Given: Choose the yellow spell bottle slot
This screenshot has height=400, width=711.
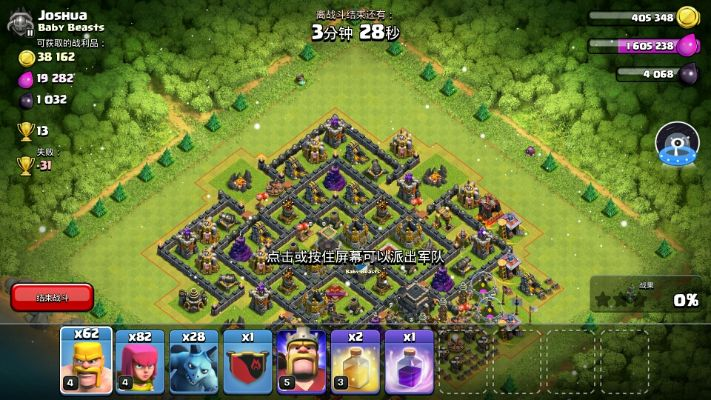Looking at the screenshot, I should click(355, 361).
